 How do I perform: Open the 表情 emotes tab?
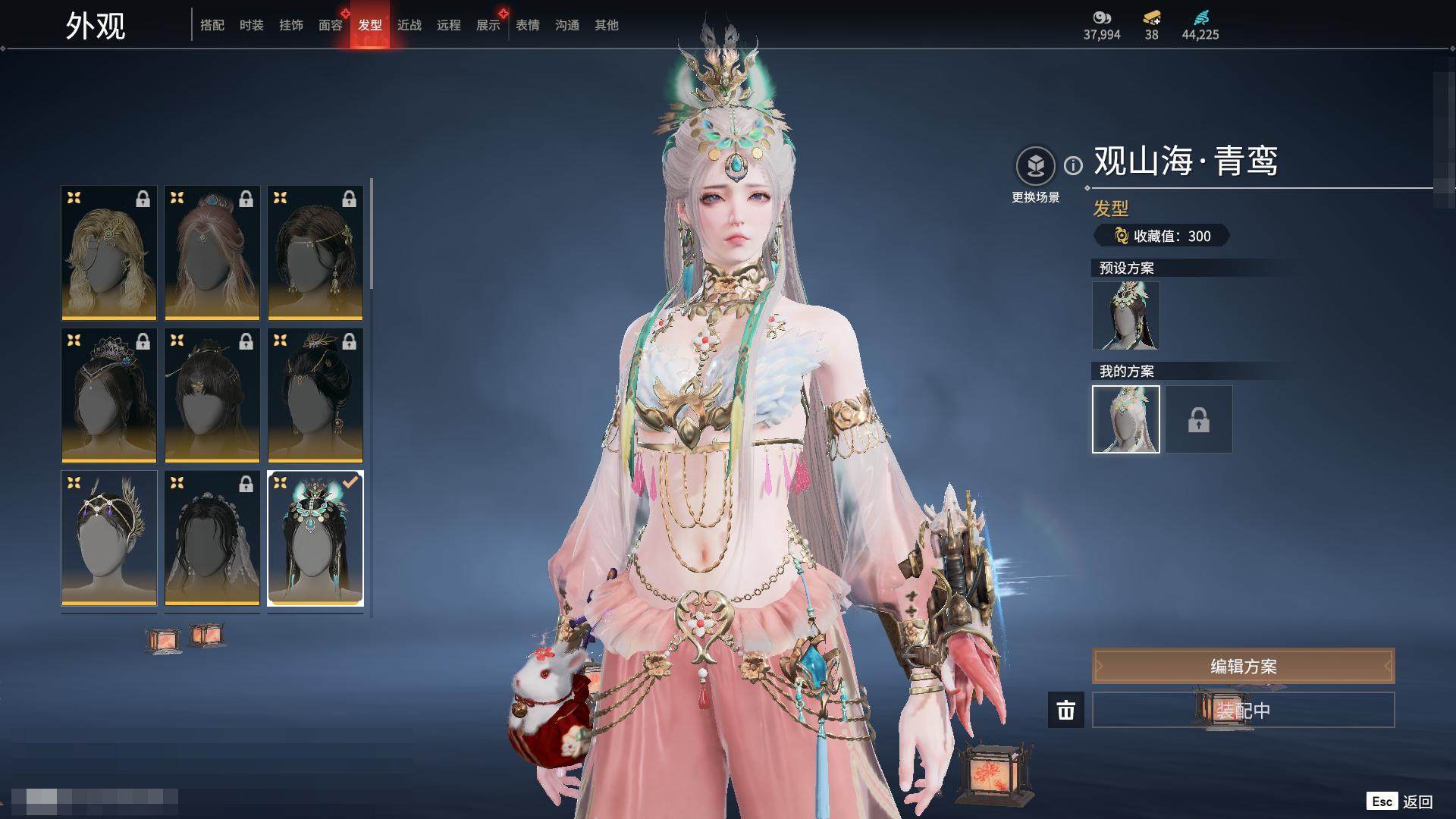[528, 25]
